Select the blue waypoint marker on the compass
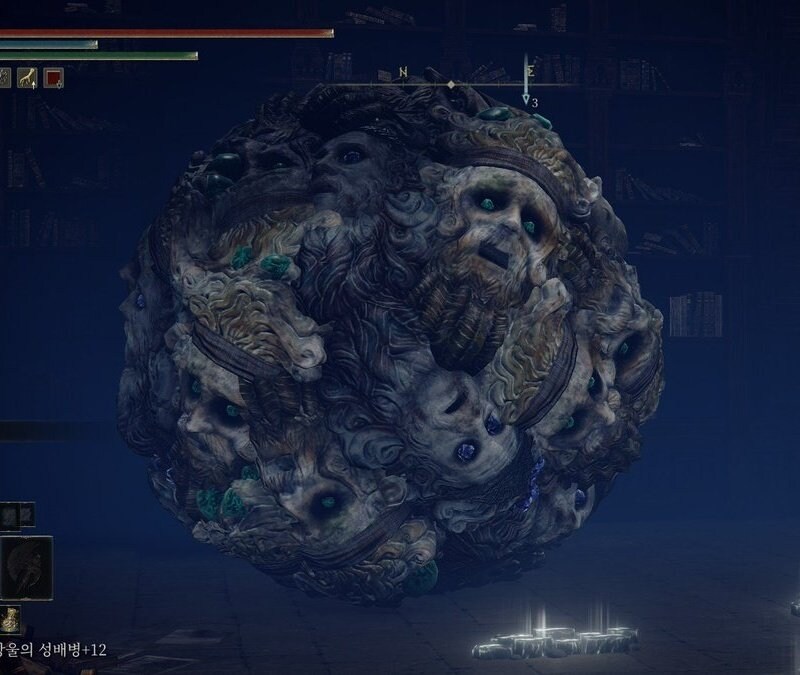Image resolution: width=800 pixels, height=675 pixels. (x=526, y=97)
